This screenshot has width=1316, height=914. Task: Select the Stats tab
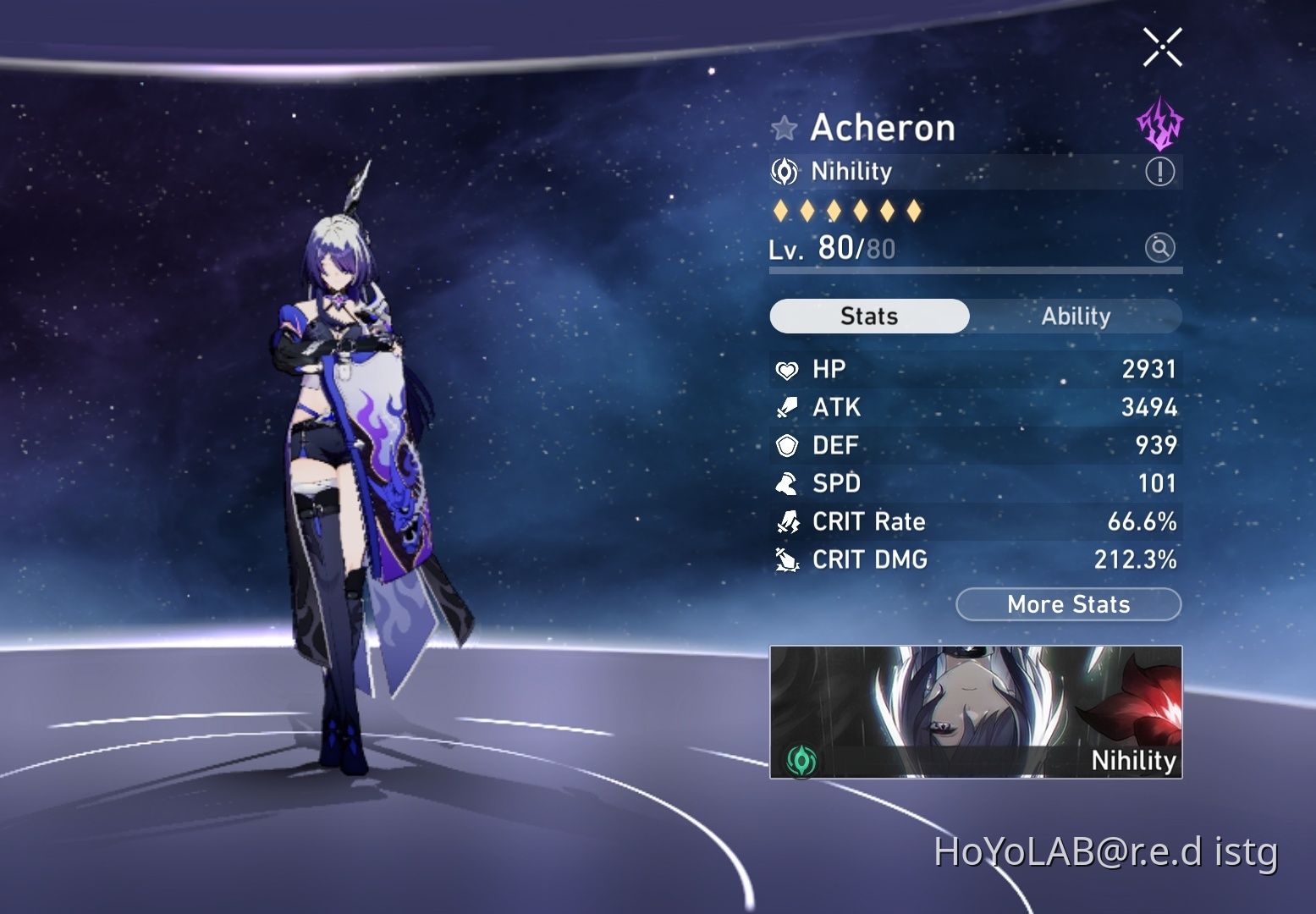[x=868, y=316]
